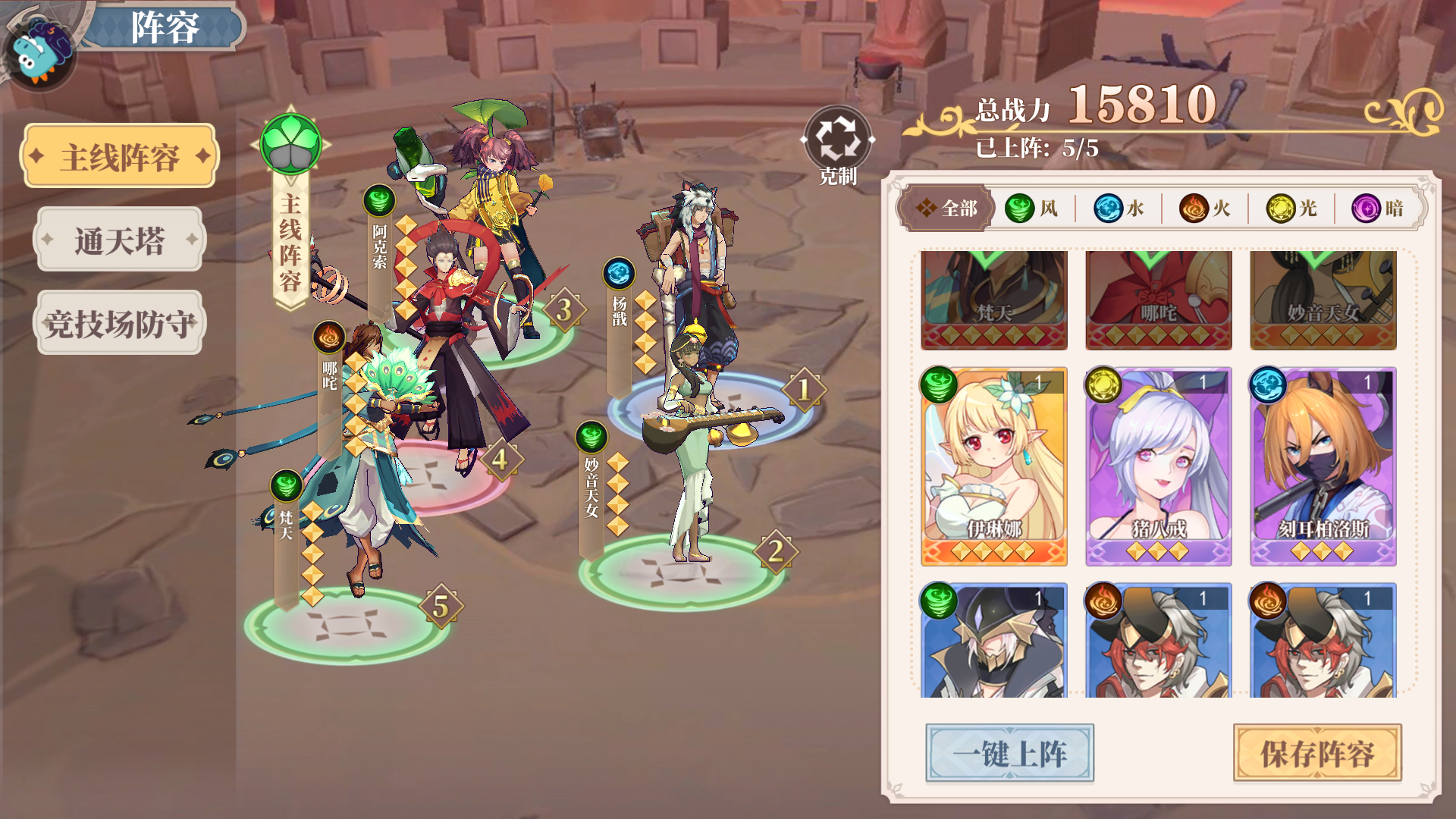Filter heroes by 火 fire element
1456x819 pixels.
tap(1205, 208)
